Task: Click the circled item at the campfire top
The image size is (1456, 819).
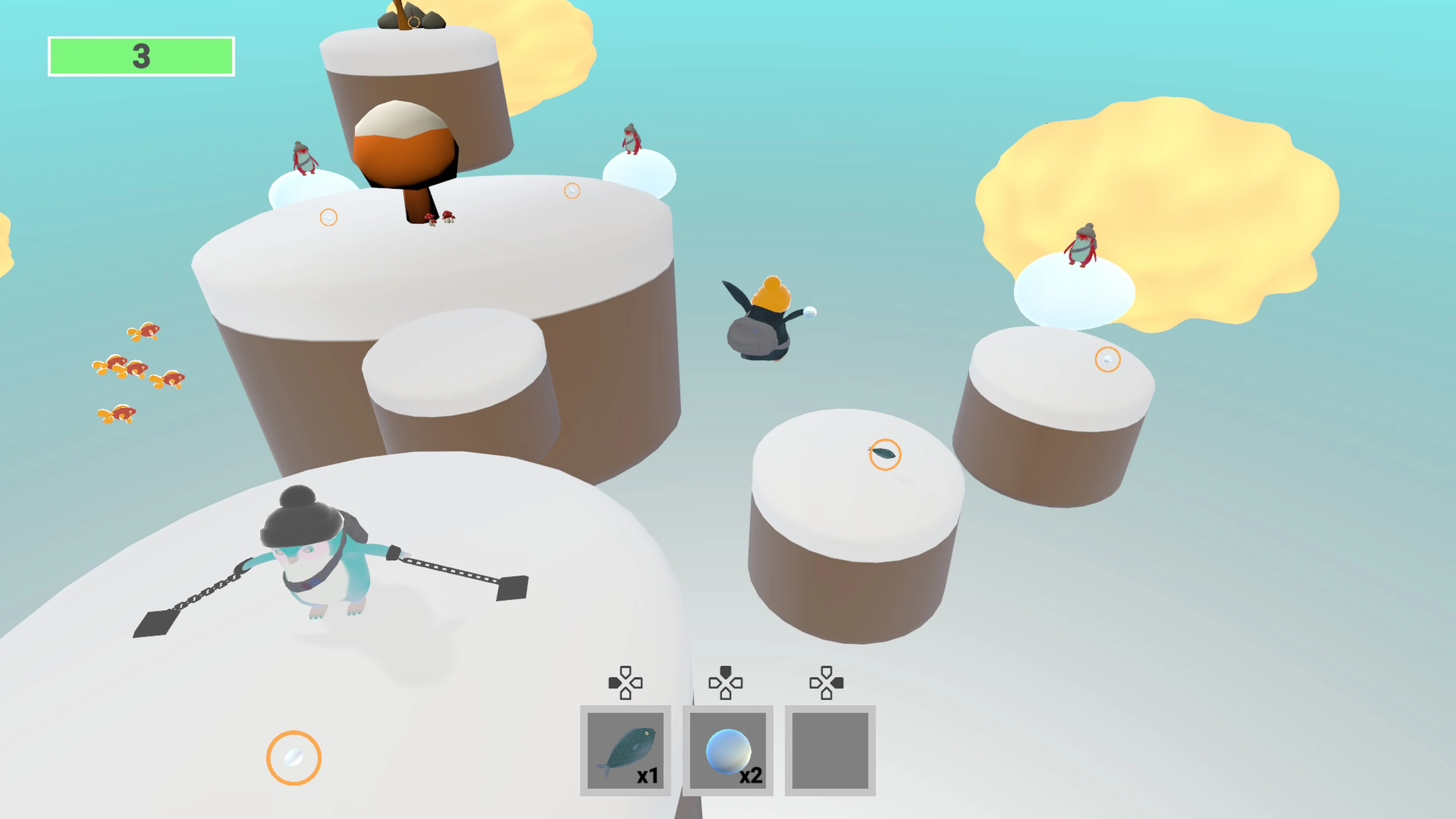Action: (413, 23)
